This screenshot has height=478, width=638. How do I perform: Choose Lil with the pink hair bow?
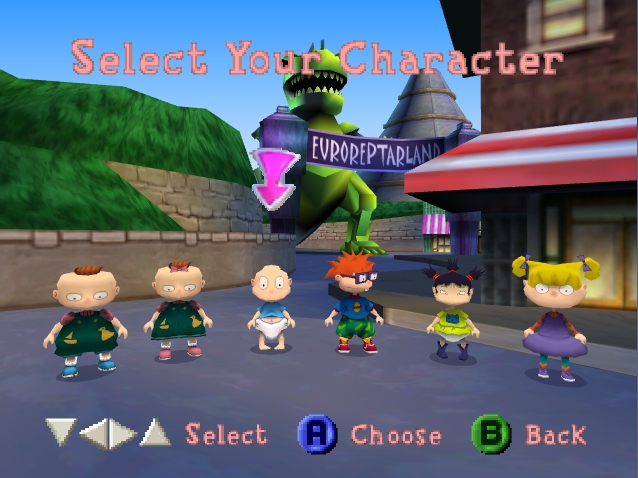178,312
